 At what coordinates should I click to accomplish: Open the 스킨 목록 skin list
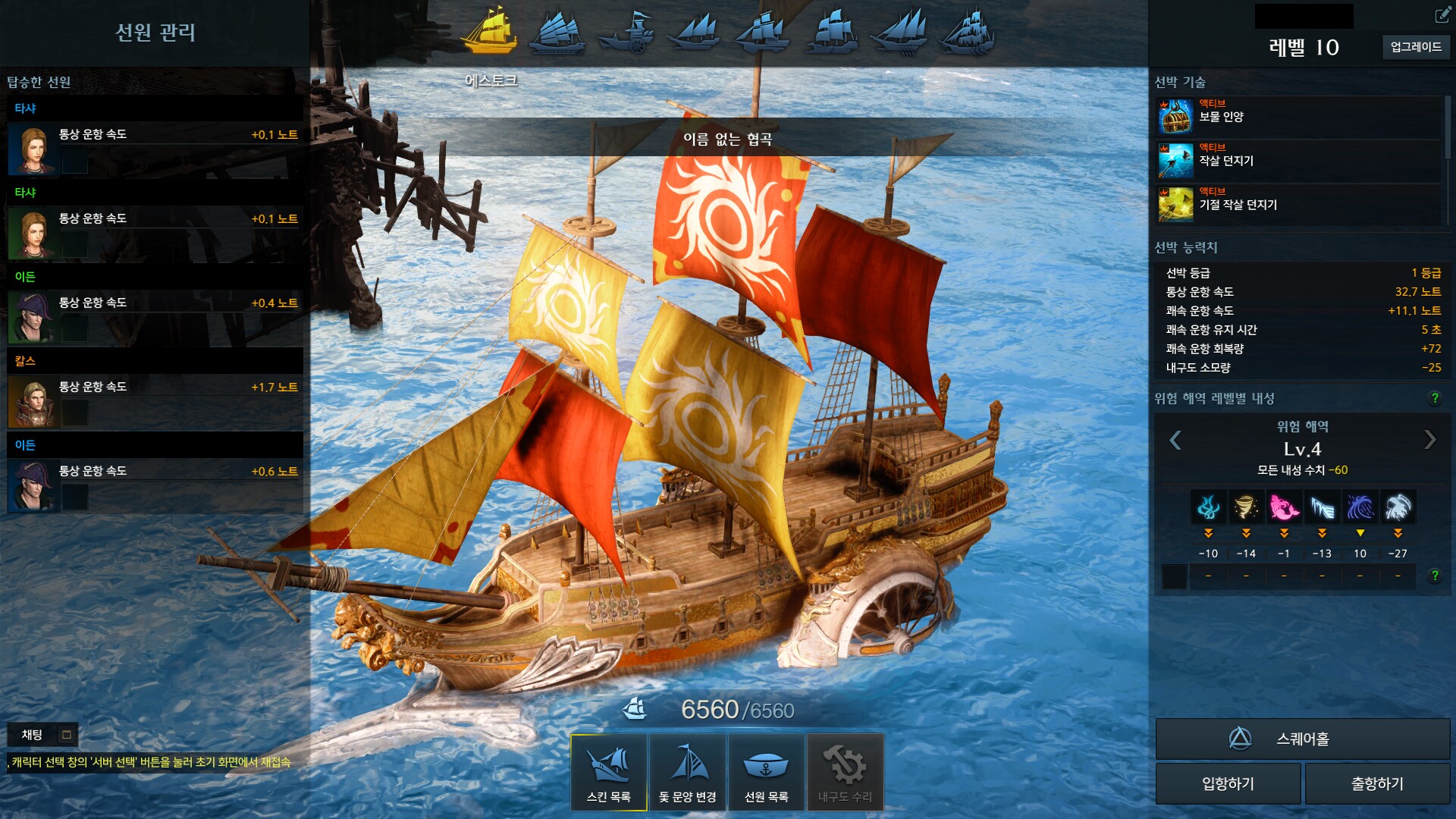coord(608,771)
